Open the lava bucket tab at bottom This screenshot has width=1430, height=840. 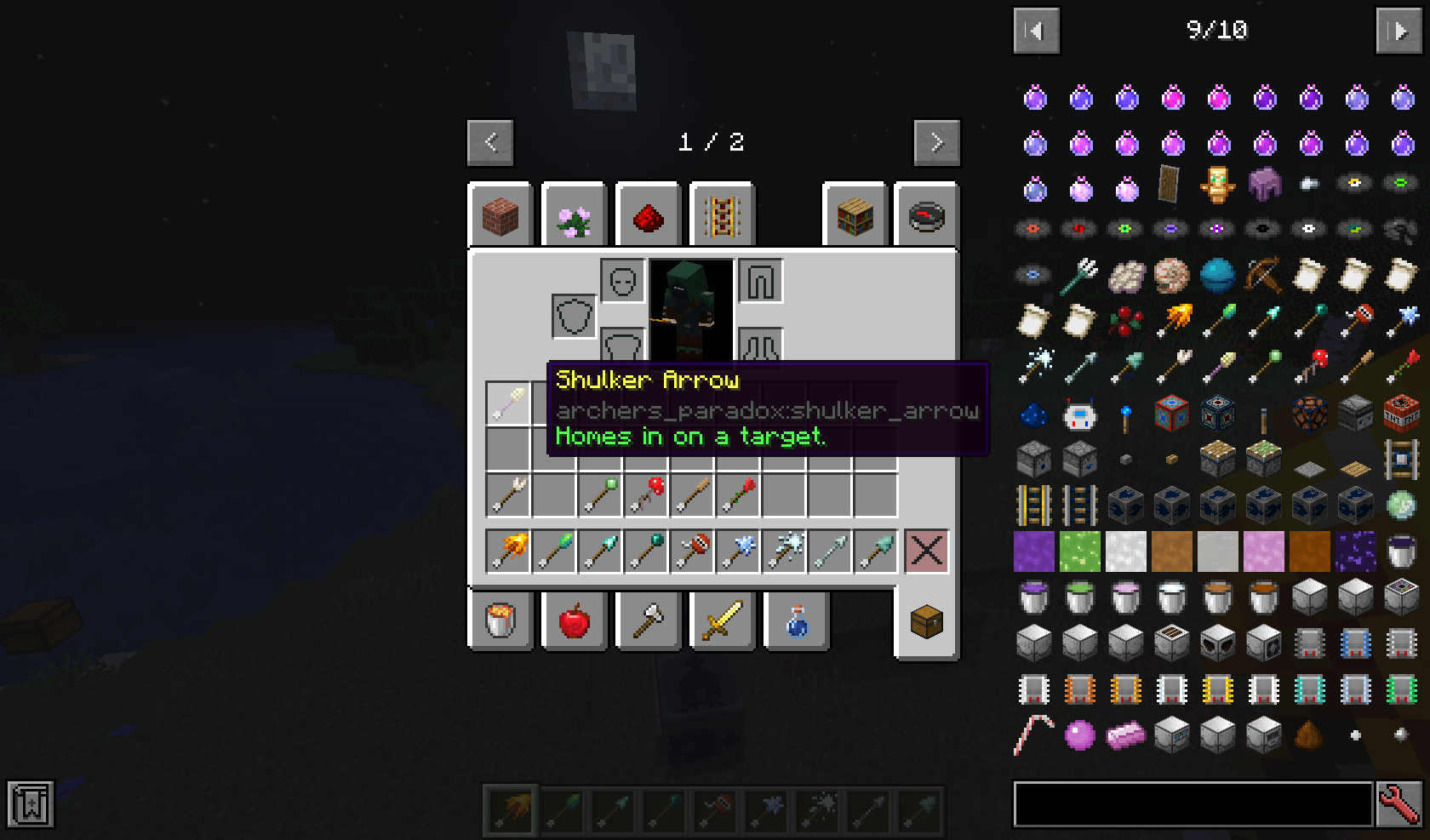click(x=500, y=621)
